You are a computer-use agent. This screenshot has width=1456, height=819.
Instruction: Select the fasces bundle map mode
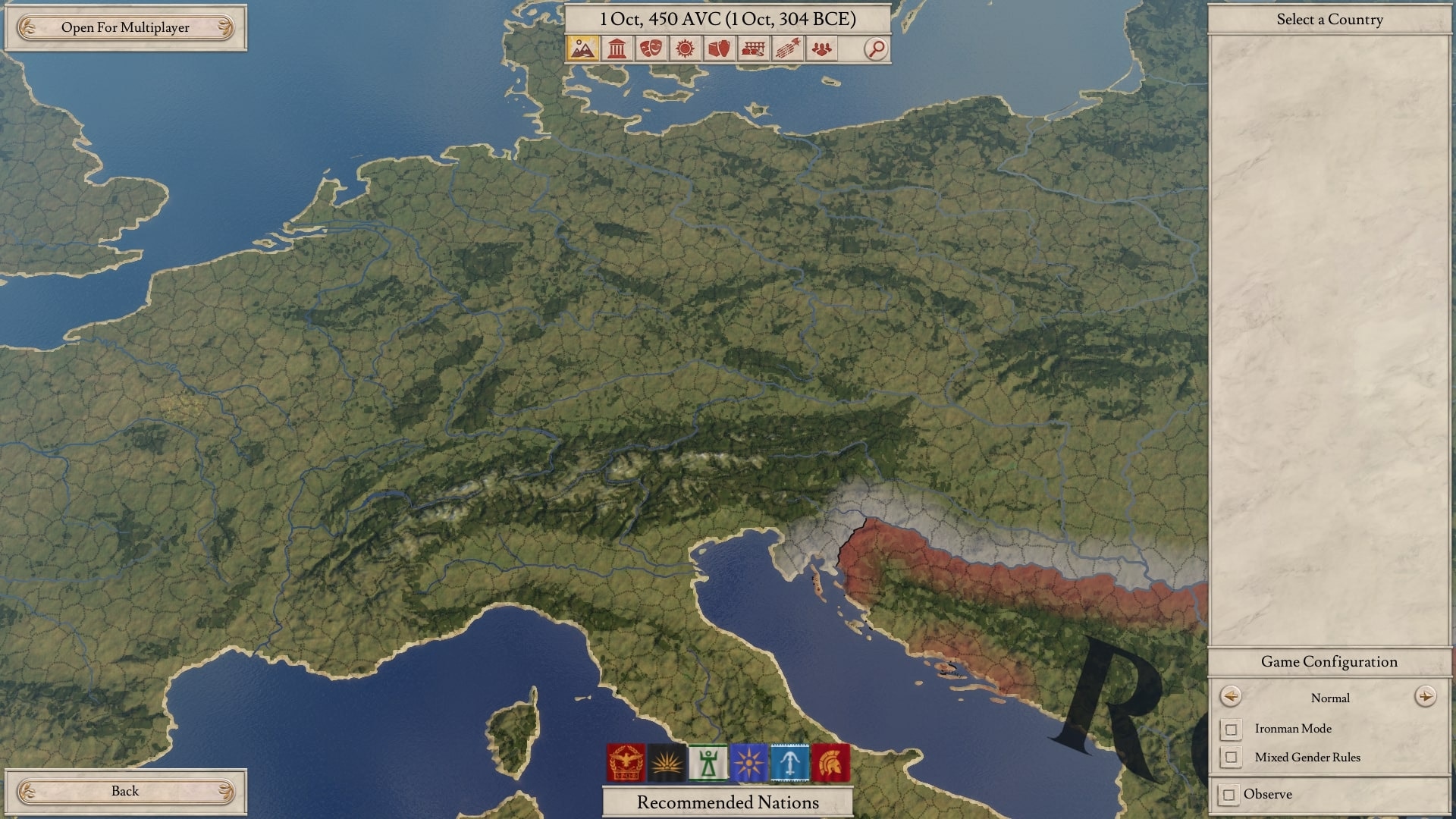coord(787,49)
